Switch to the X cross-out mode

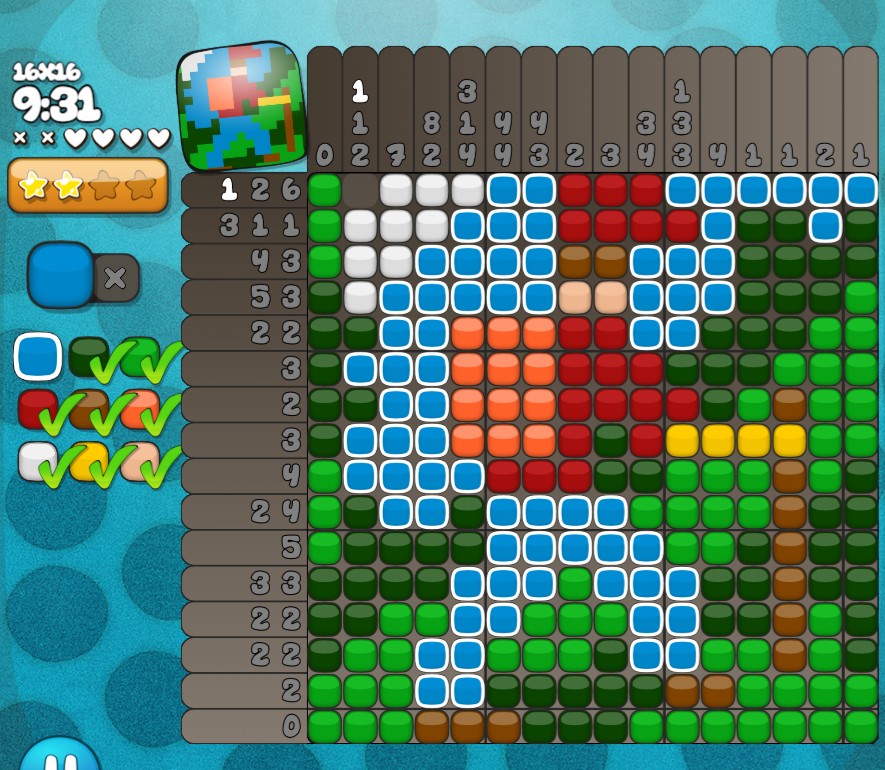tap(116, 278)
